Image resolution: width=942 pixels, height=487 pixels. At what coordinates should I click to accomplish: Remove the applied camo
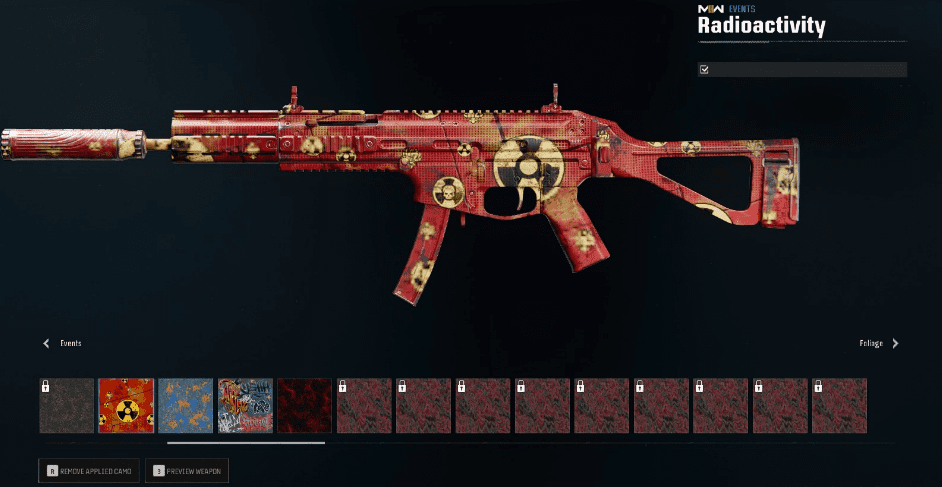tap(92, 469)
